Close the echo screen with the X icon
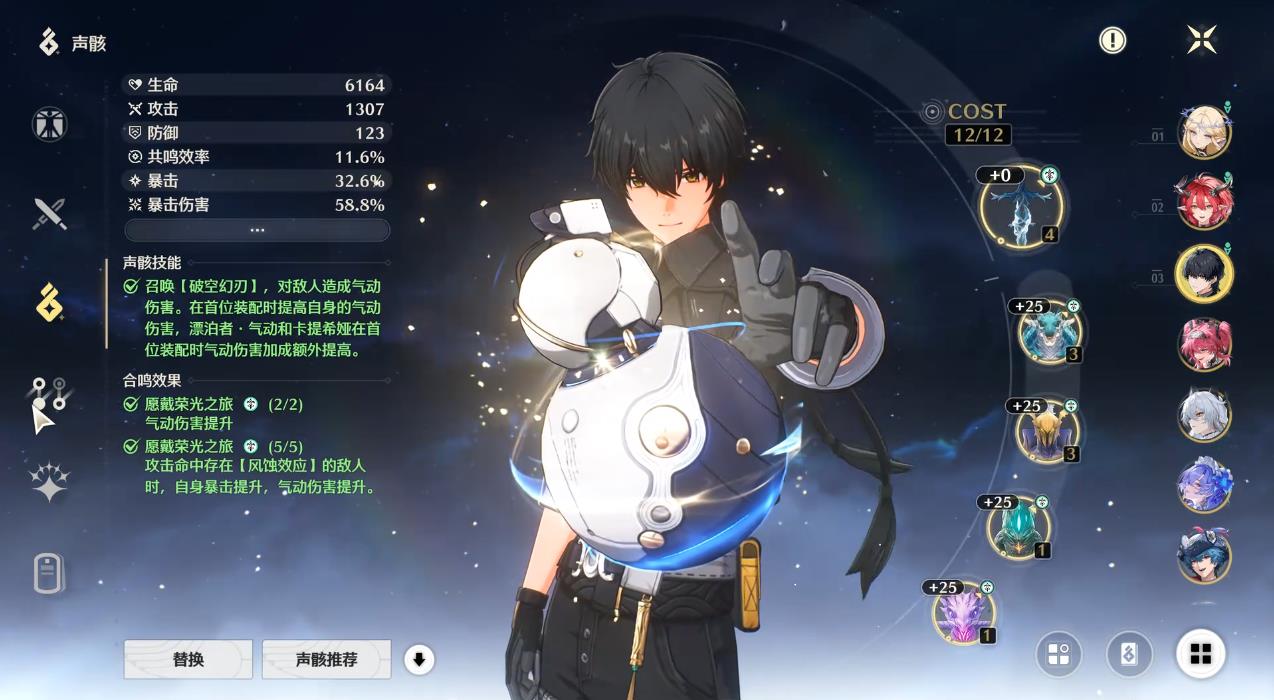 coord(1201,40)
